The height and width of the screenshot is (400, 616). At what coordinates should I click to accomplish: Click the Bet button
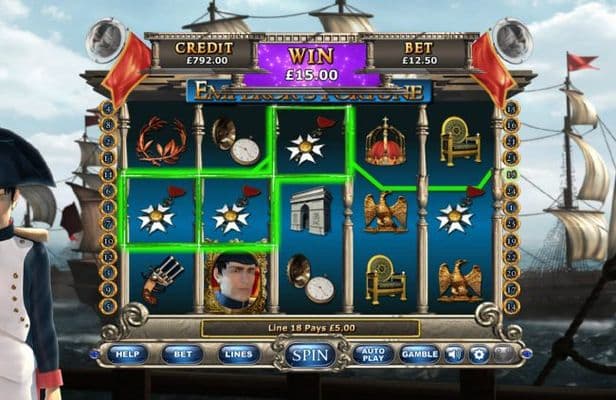(182, 354)
